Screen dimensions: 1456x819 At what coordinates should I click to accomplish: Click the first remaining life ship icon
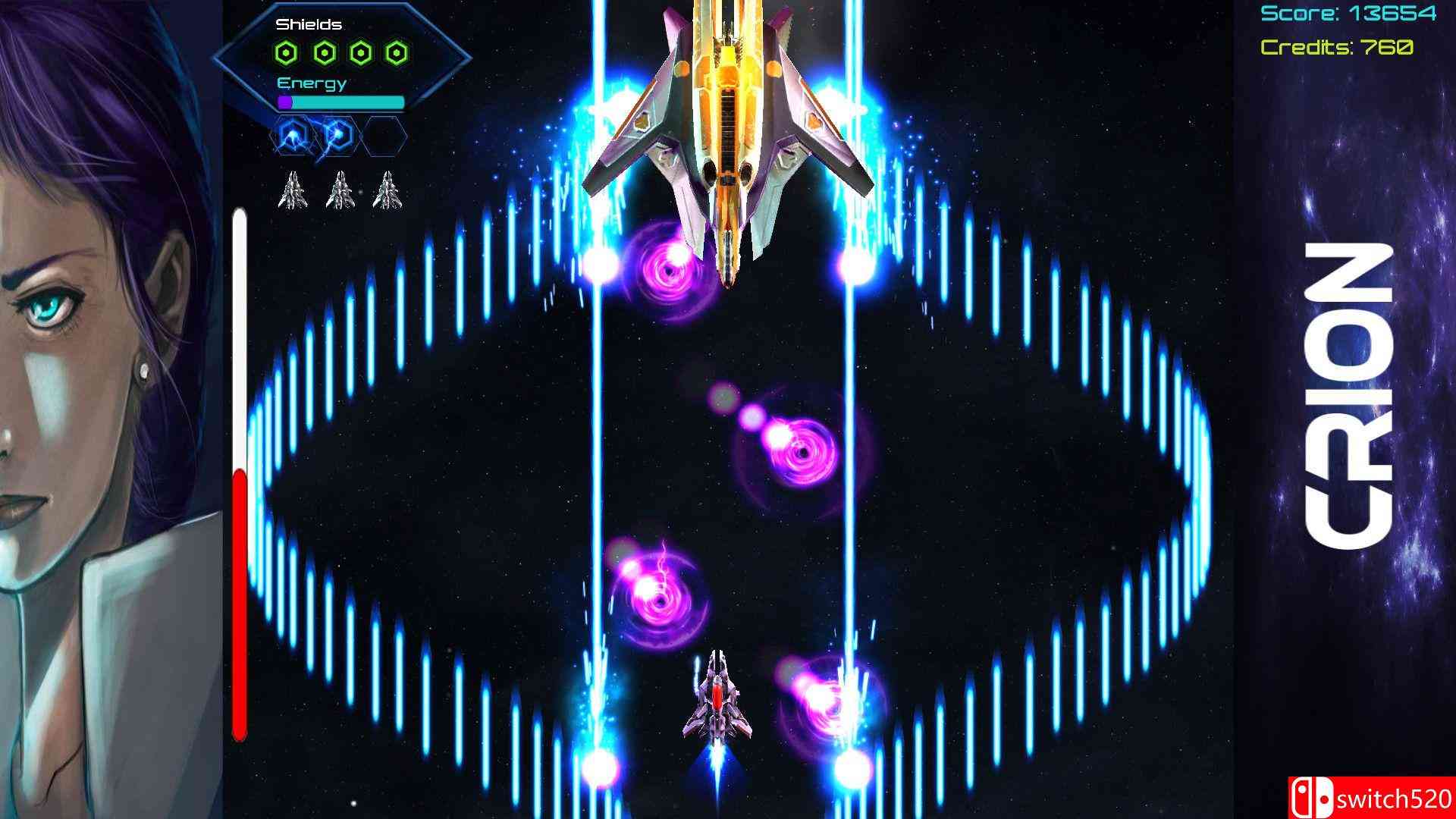tap(293, 191)
